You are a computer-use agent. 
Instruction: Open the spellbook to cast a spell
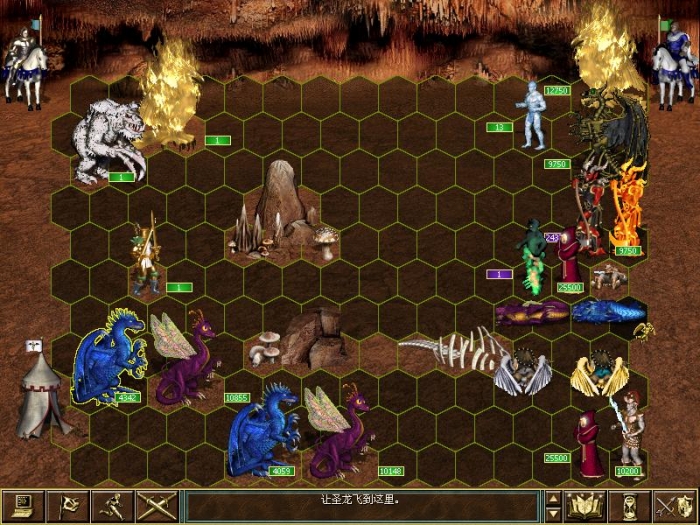coord(584,505)
